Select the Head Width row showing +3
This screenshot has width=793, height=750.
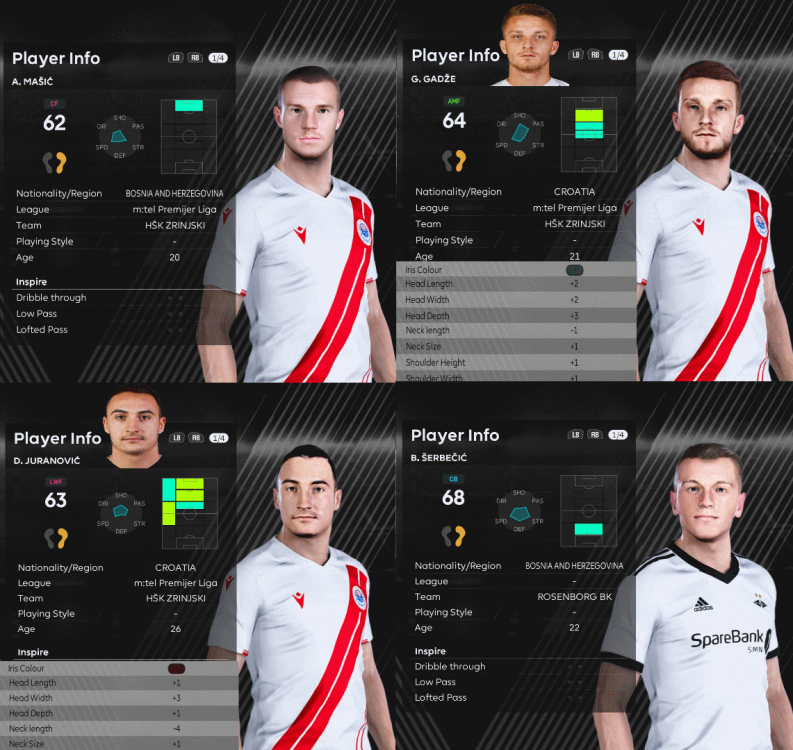click(x=120, y=698)
